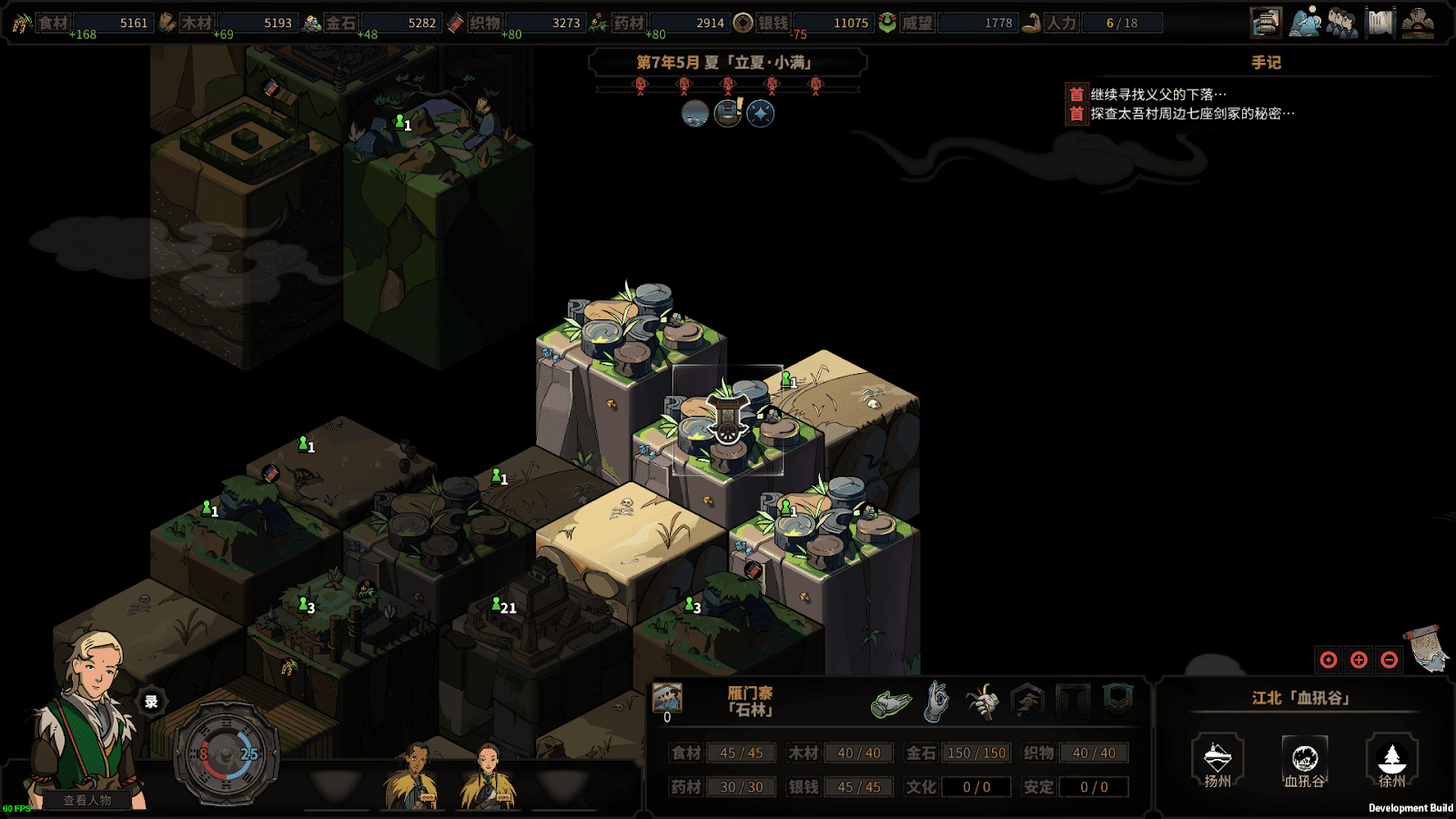Image resolution: width=1456 pixels, height=819 pixels.
Task: Open the scroll icon in top bar
Action: click(1380, 23)
